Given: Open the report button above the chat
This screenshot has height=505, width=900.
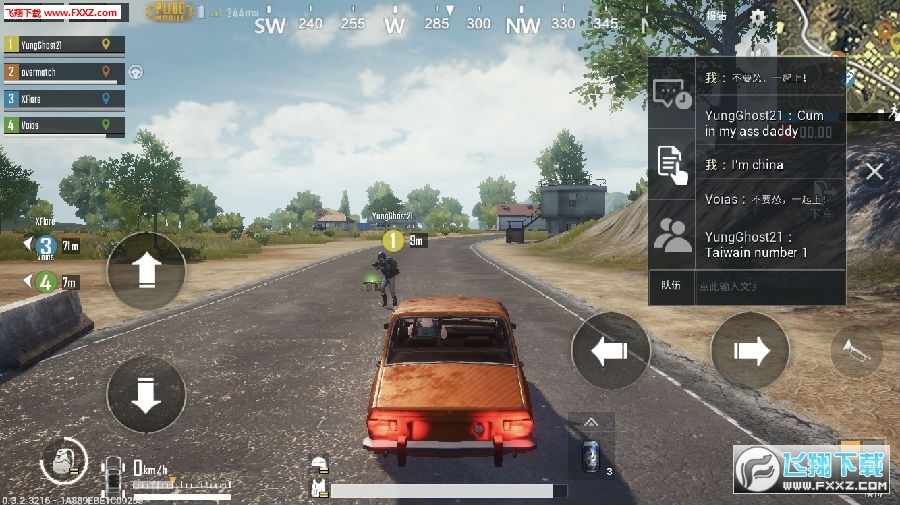Looking at the screenshot, I should 716,17.
